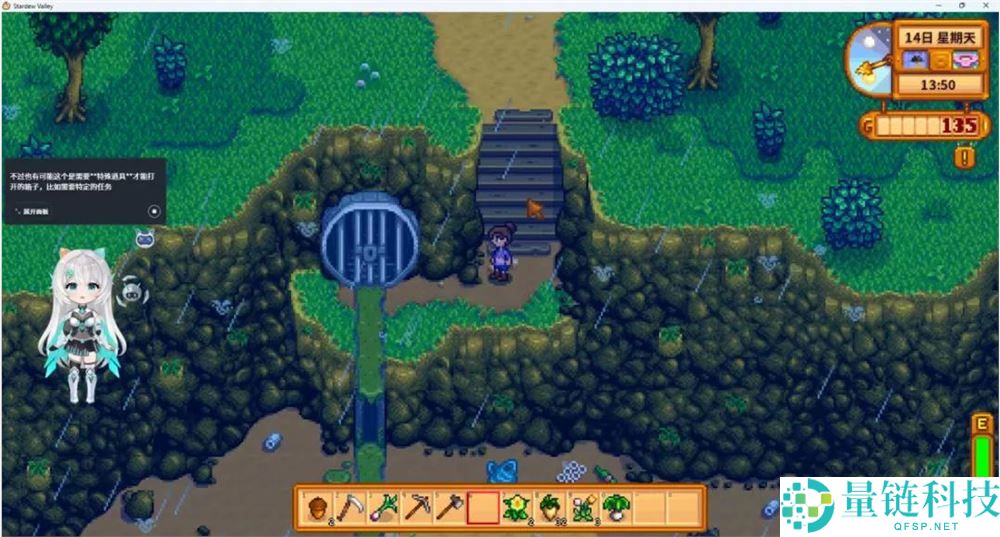Pick the yellow flower item slot
Viewport: 1000px width, 537px height.
pyautogui.click(x=516, y=508)
